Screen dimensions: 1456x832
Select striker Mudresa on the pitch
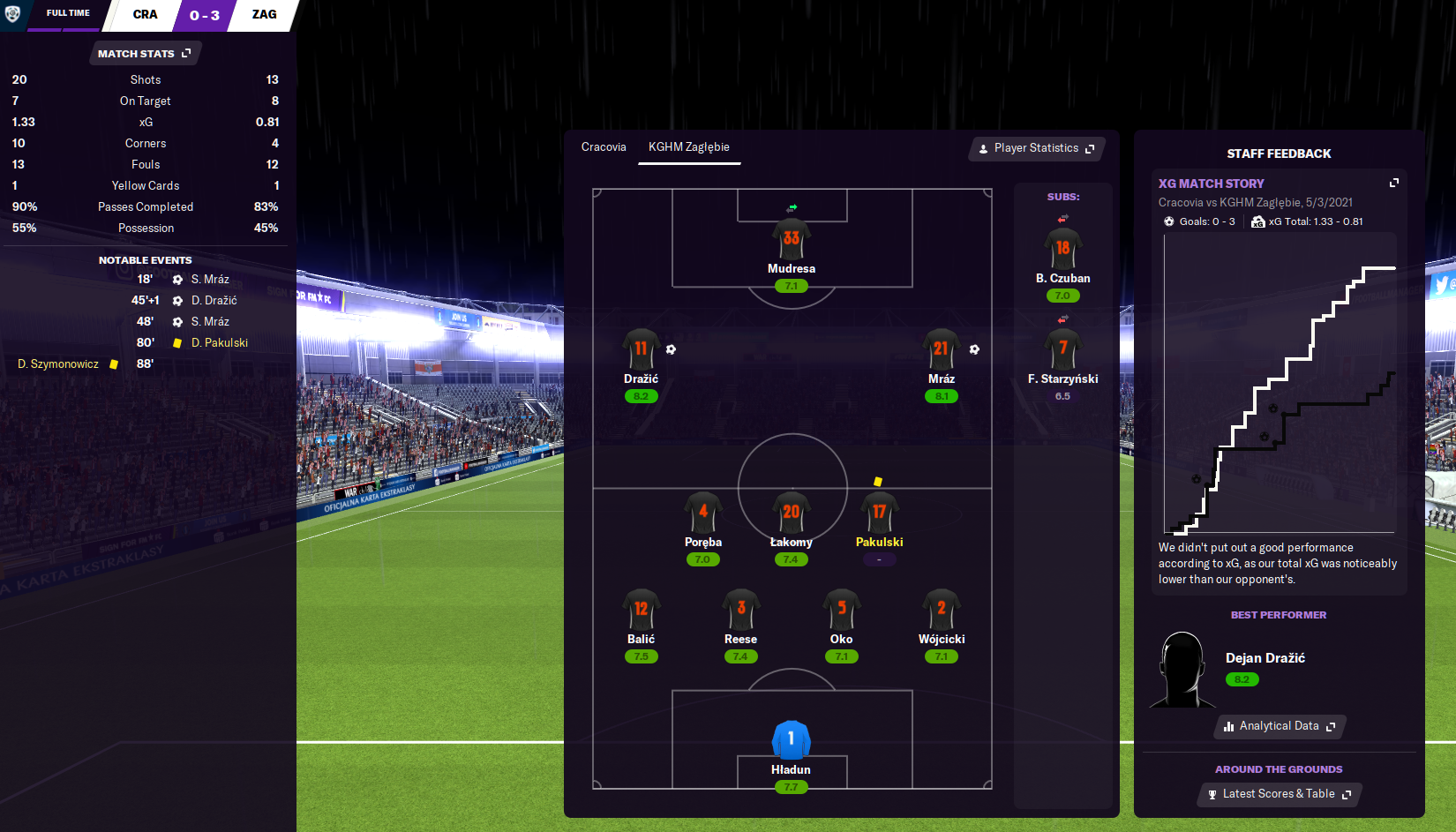(791, 239)
